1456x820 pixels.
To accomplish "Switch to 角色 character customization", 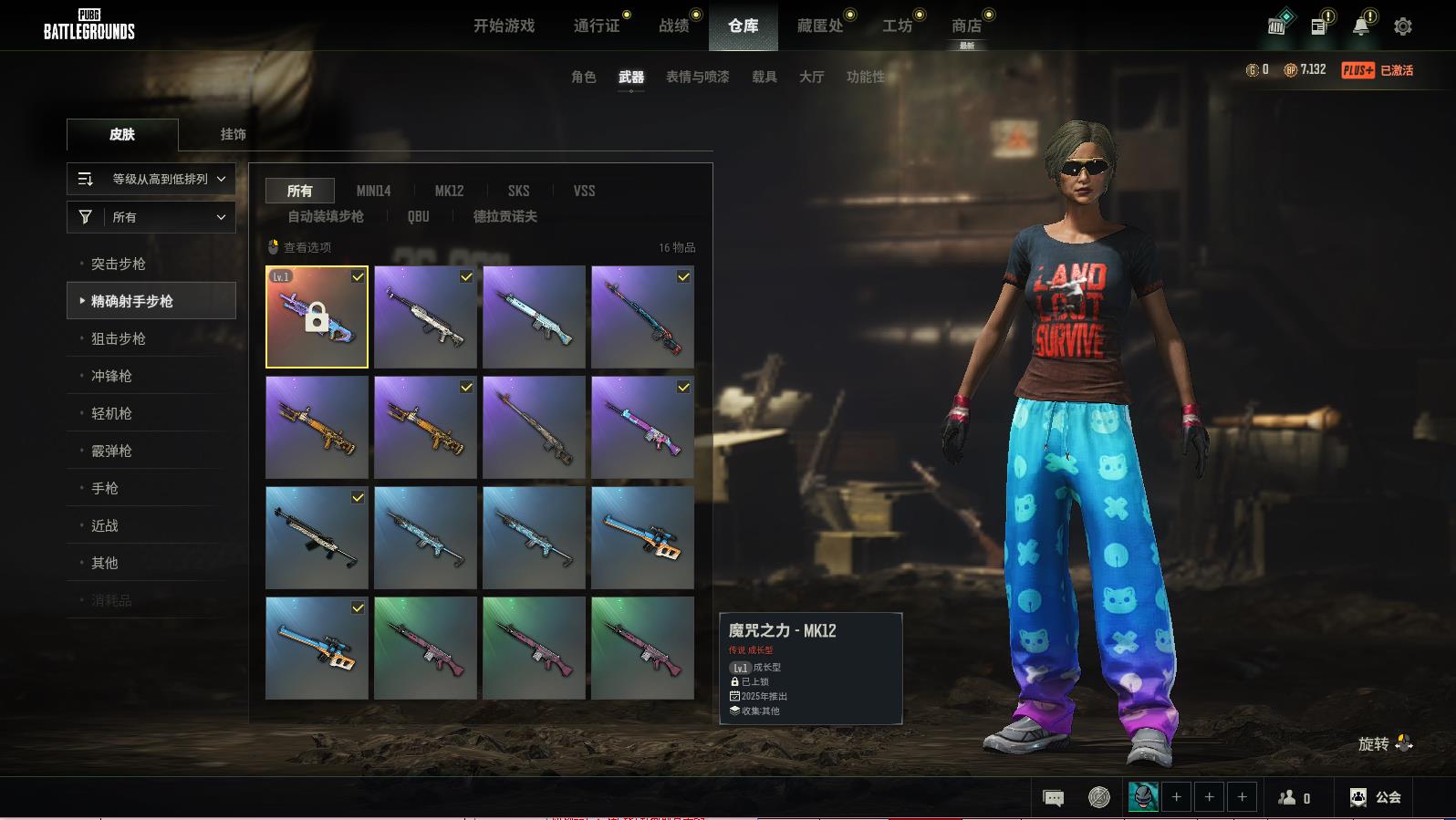I will point(583,77).
